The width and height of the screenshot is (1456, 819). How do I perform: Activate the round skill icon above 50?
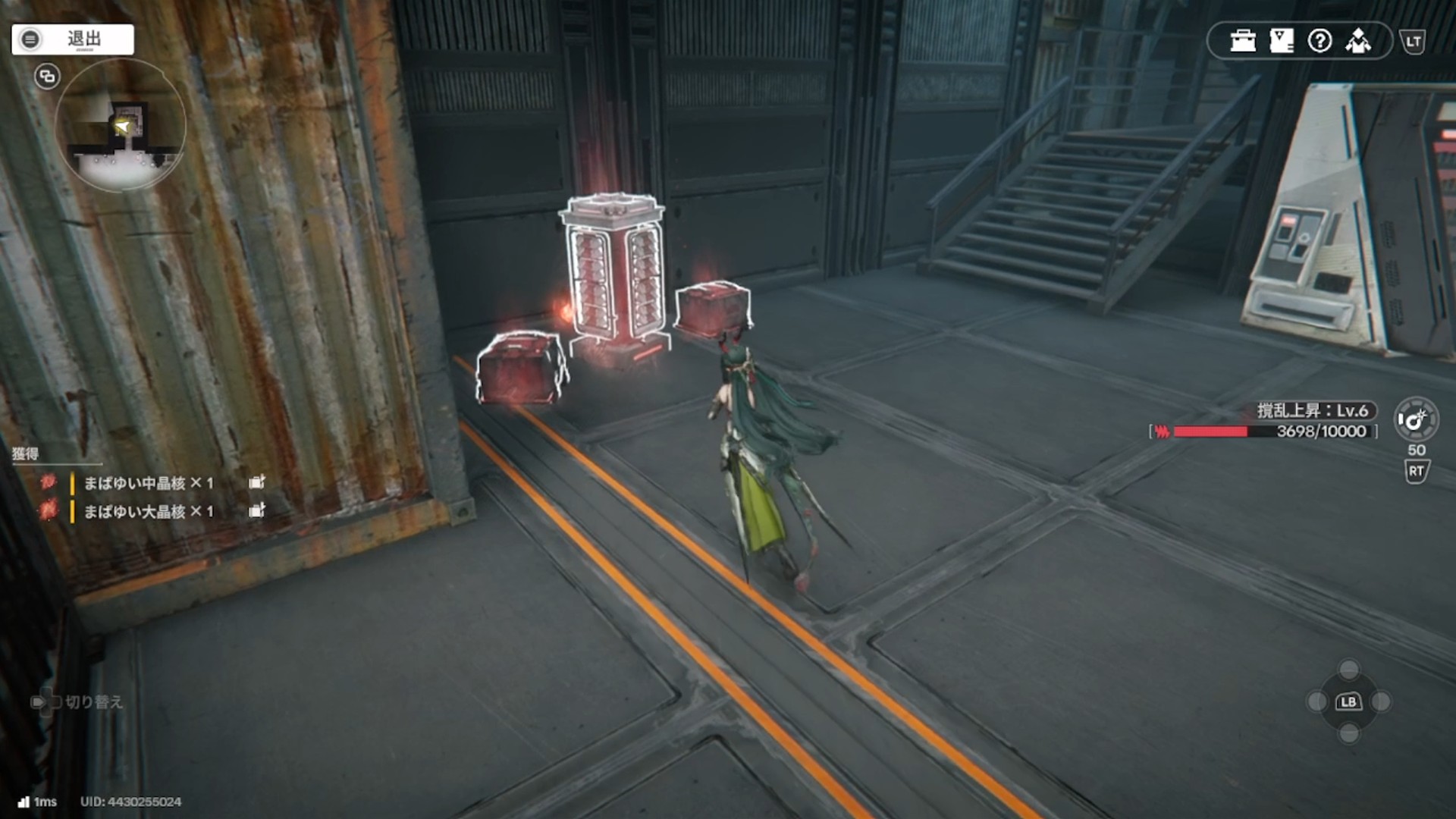(x=1415, y=419)
